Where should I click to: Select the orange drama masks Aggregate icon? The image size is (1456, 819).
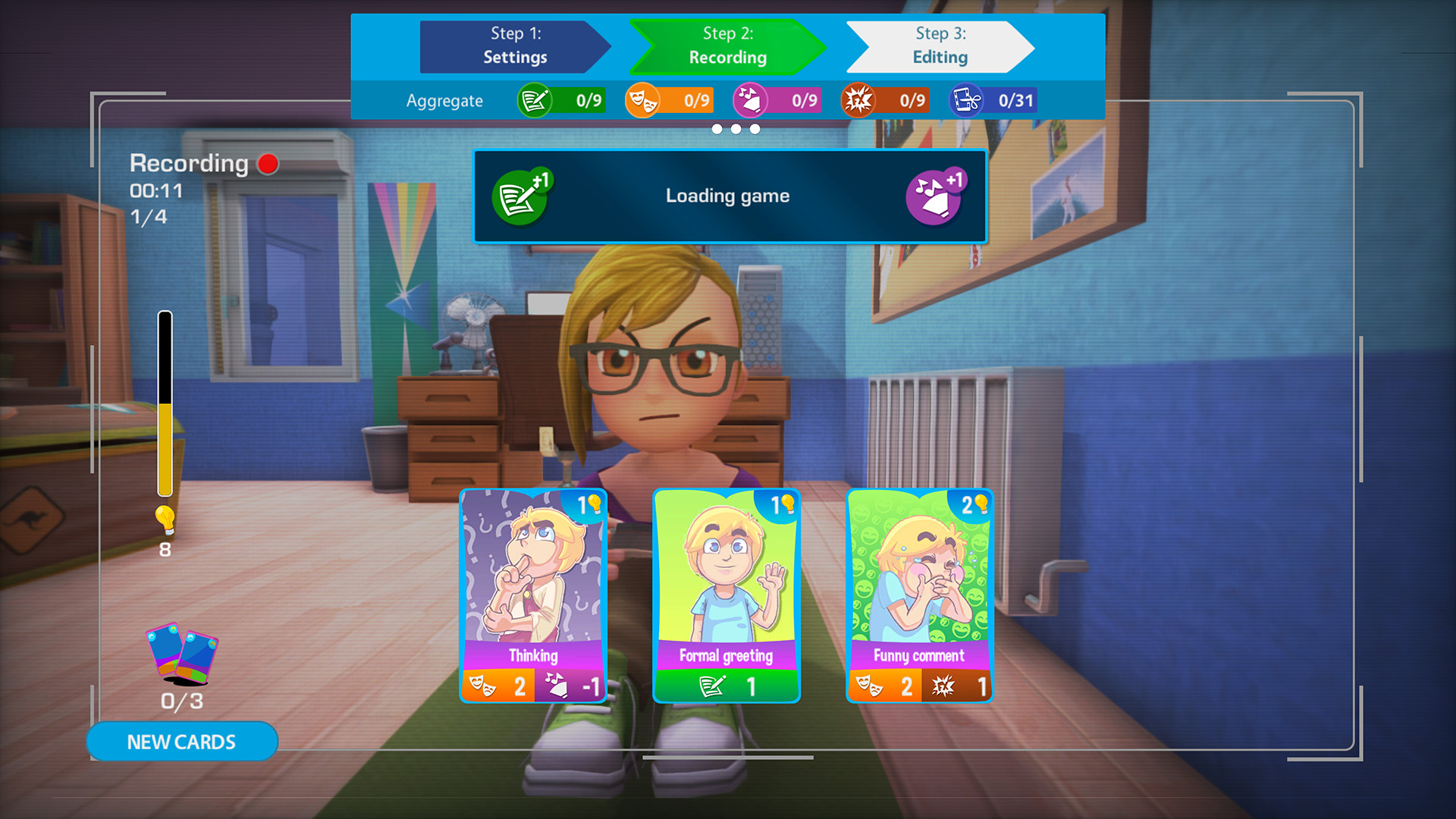click(x=642, y=99)
